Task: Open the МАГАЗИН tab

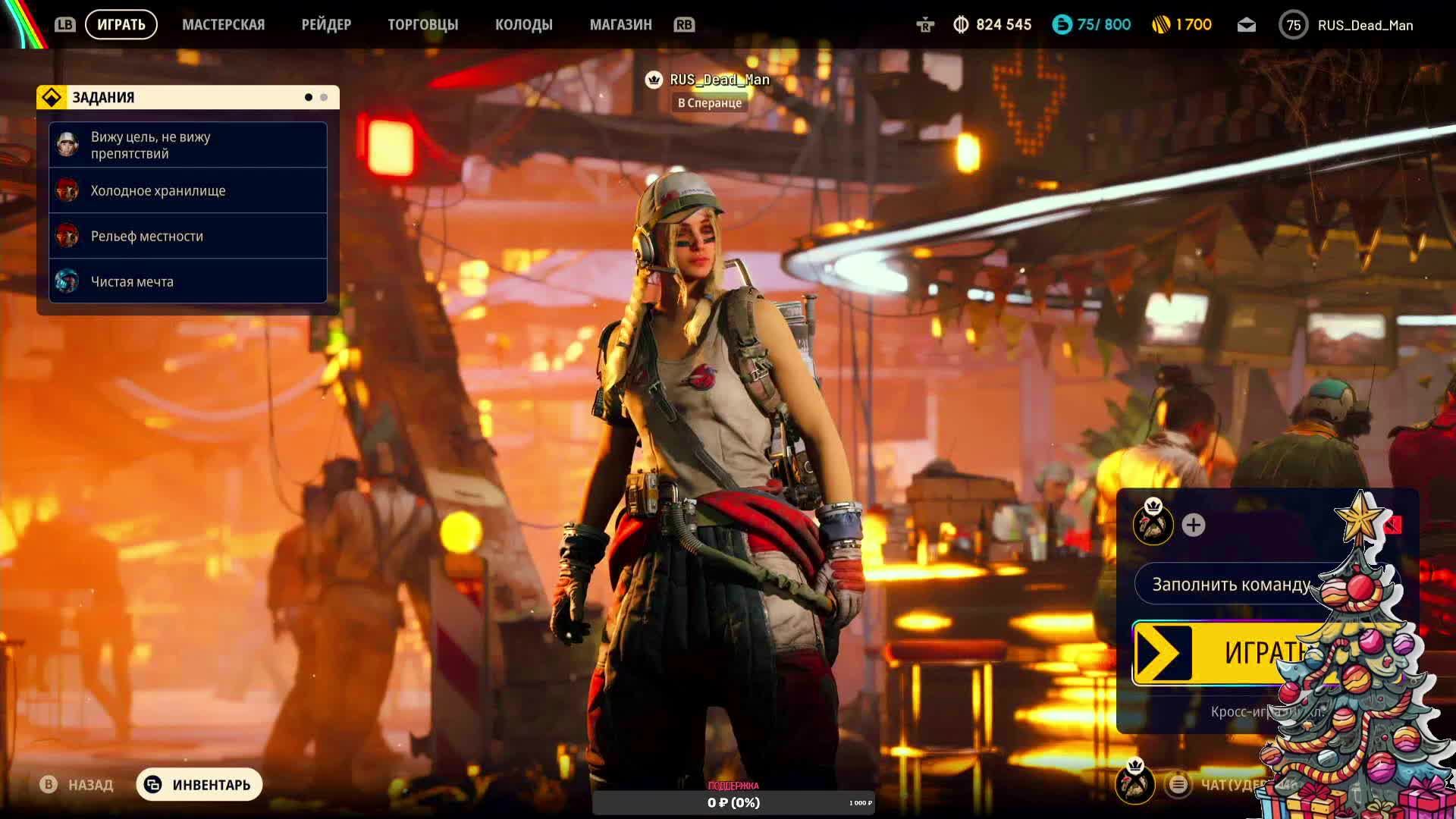Action: [x=620, y=25]
